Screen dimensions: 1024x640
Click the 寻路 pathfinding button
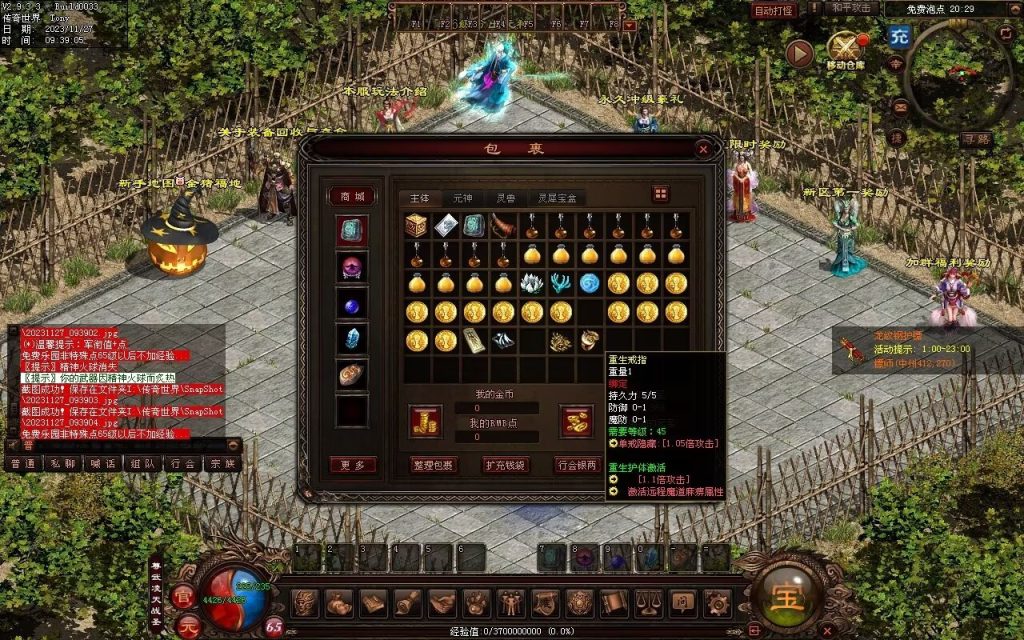976,139
